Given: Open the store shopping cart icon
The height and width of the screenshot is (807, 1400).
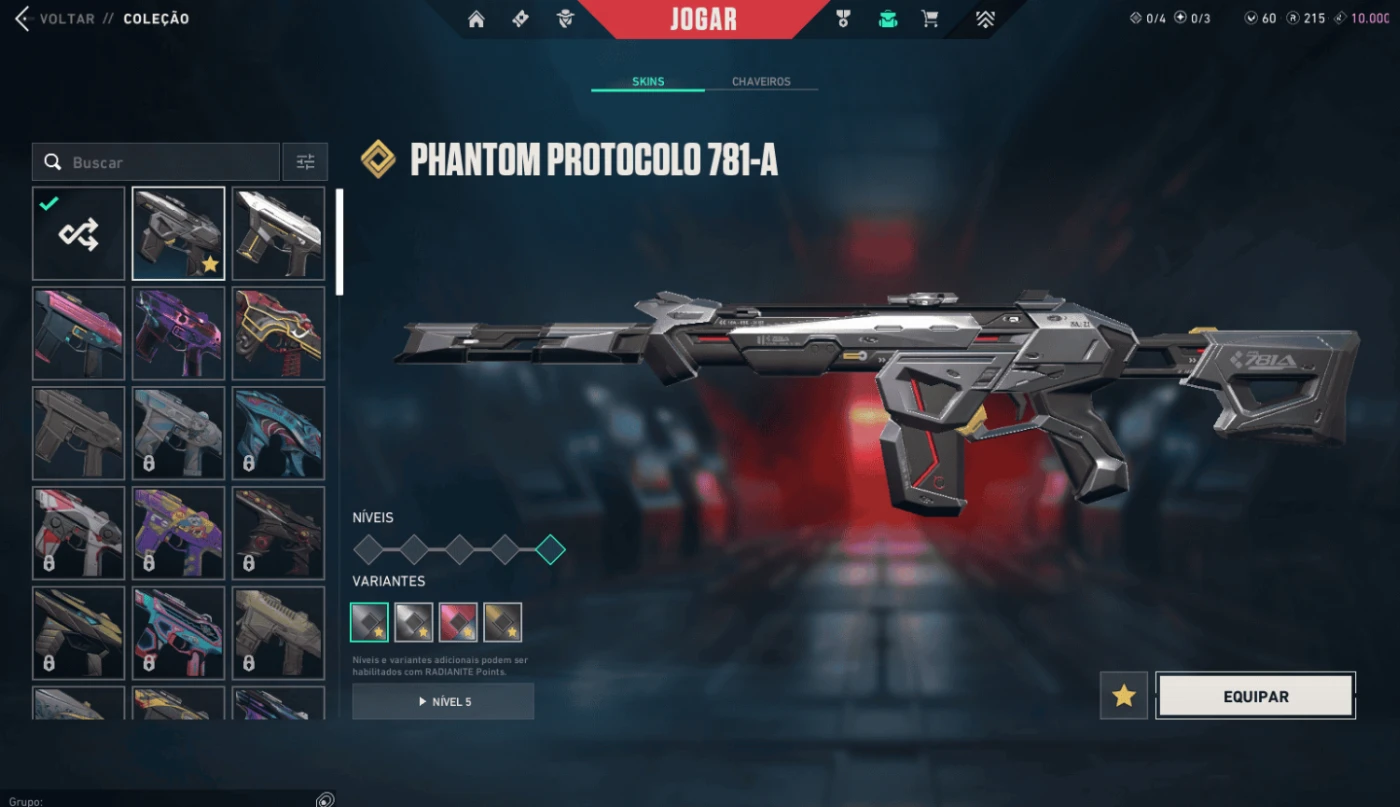Looking at the screenshot, I should [930, 19].
